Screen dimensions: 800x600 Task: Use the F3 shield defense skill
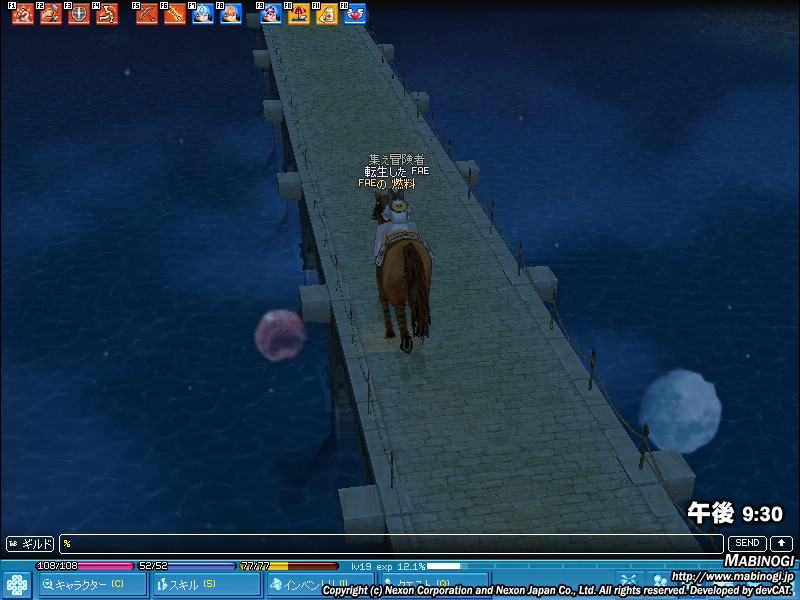point(78,14)
